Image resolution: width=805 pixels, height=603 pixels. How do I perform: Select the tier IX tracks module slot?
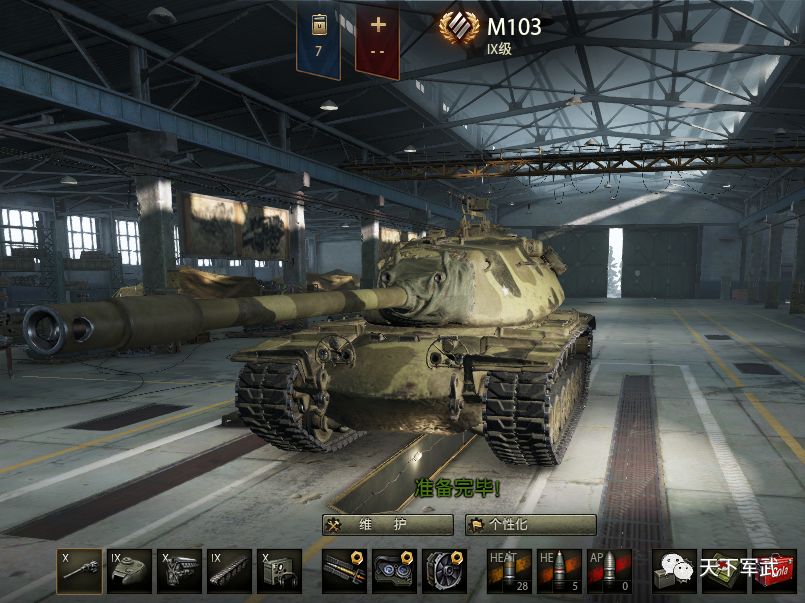229,571
